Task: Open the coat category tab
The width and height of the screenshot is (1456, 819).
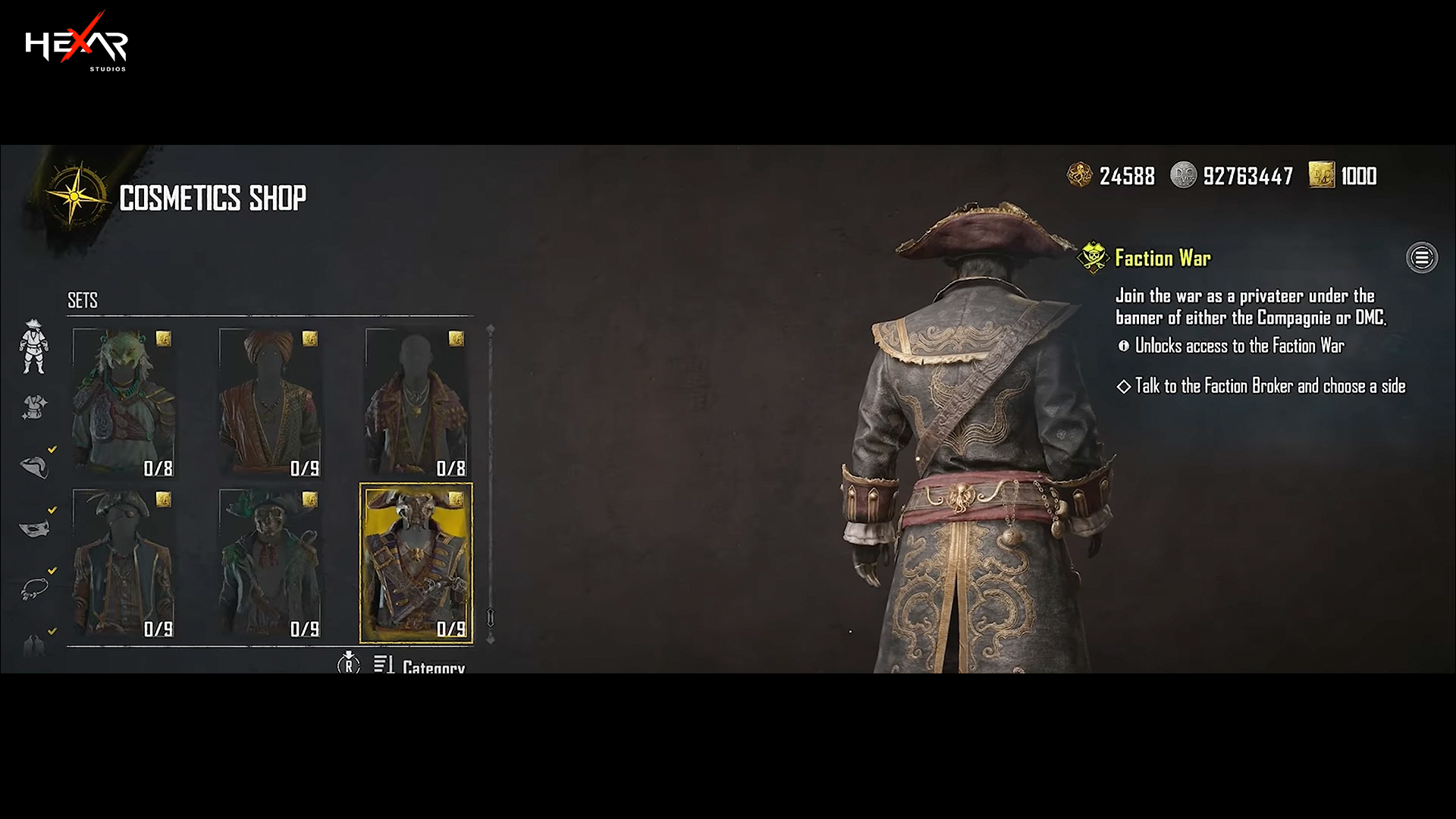Action: click(34, 645)
